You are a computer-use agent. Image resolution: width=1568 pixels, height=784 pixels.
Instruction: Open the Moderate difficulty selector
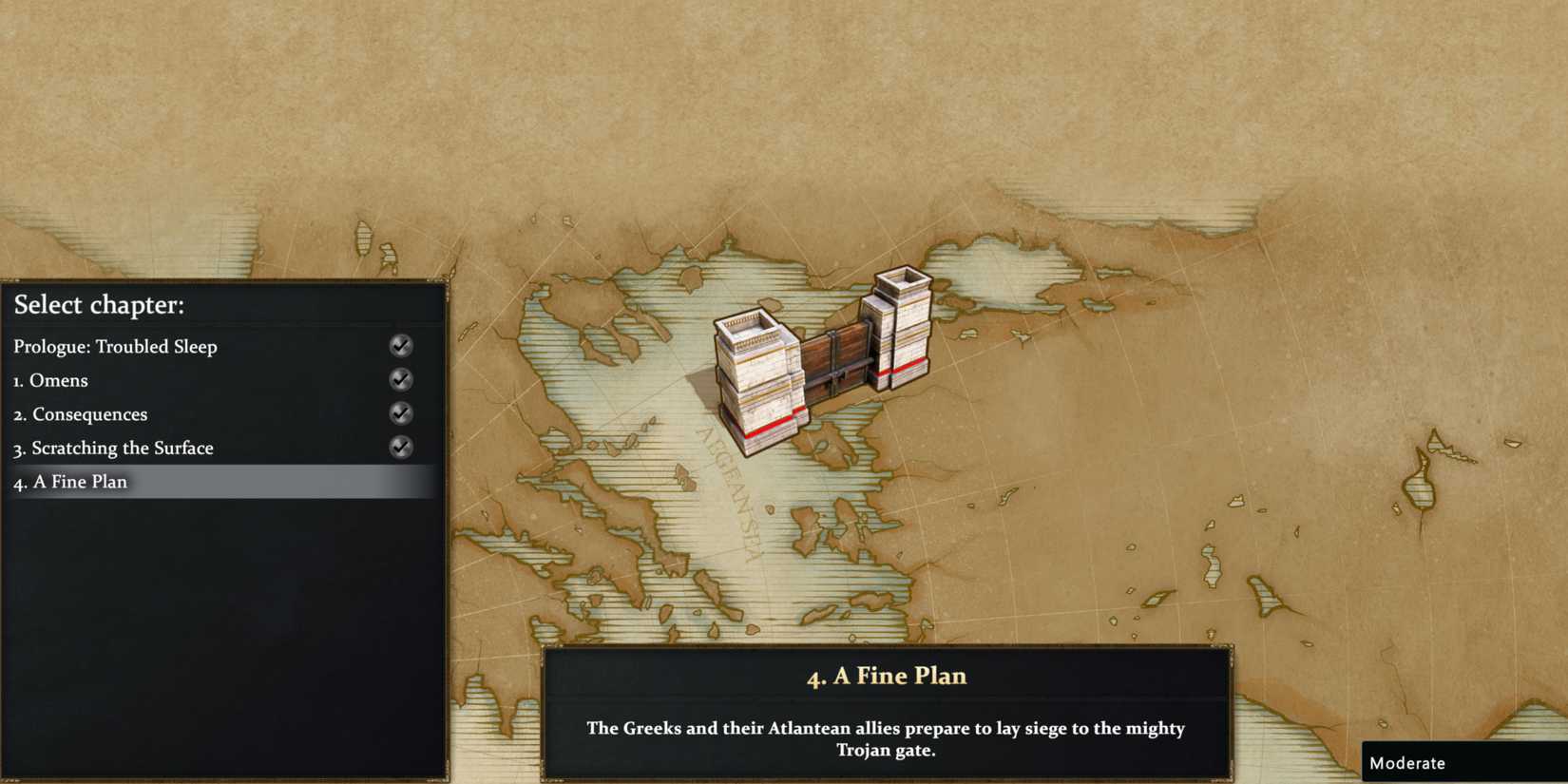1408,762
